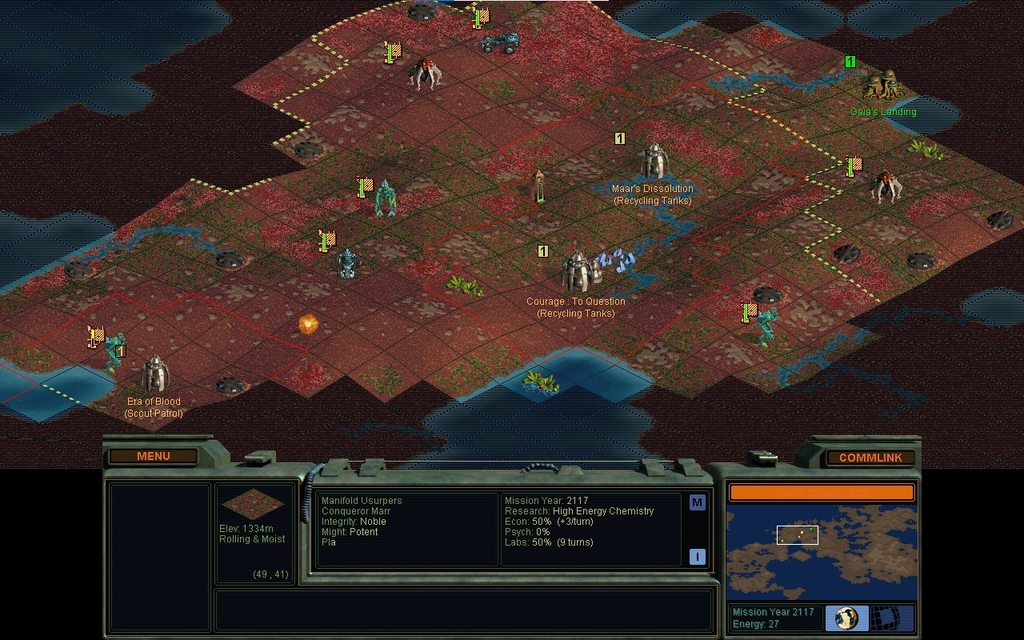Select the planet globe view icon

(x=846, y=617)
